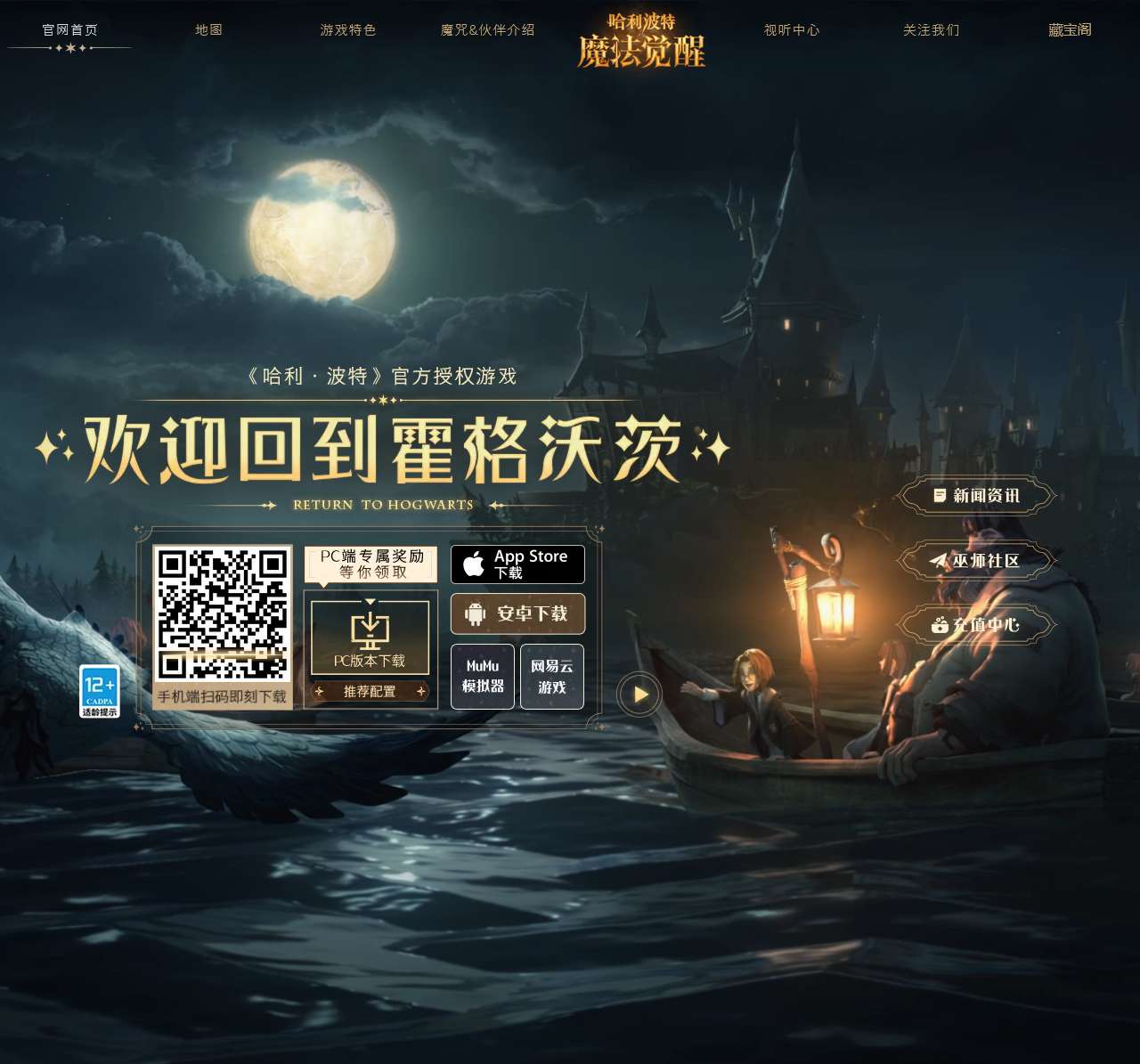View 游戏特色 game features
Viewport: 1140px width, 1064px height.
347,29
